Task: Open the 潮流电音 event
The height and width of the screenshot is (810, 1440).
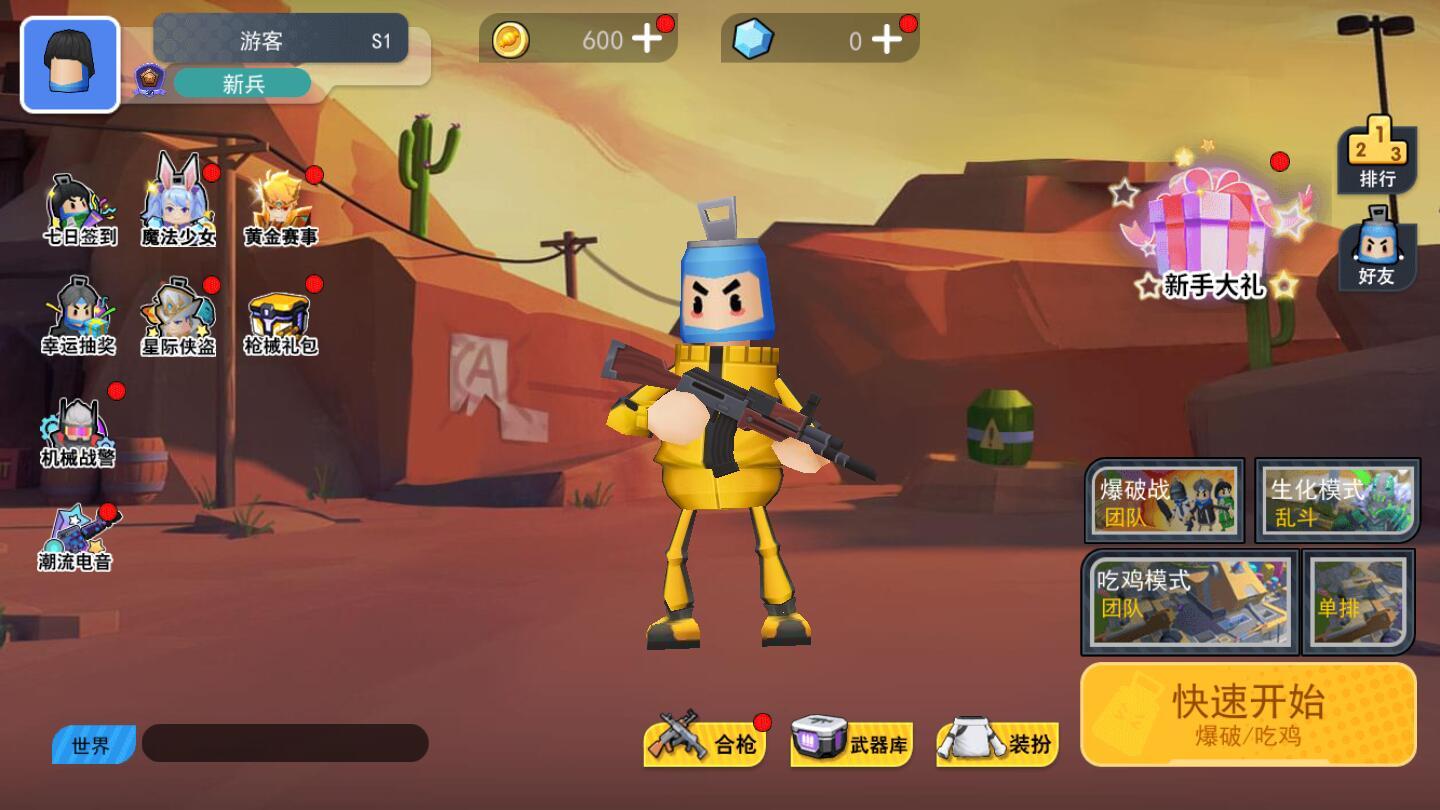Action: (76, 540)
